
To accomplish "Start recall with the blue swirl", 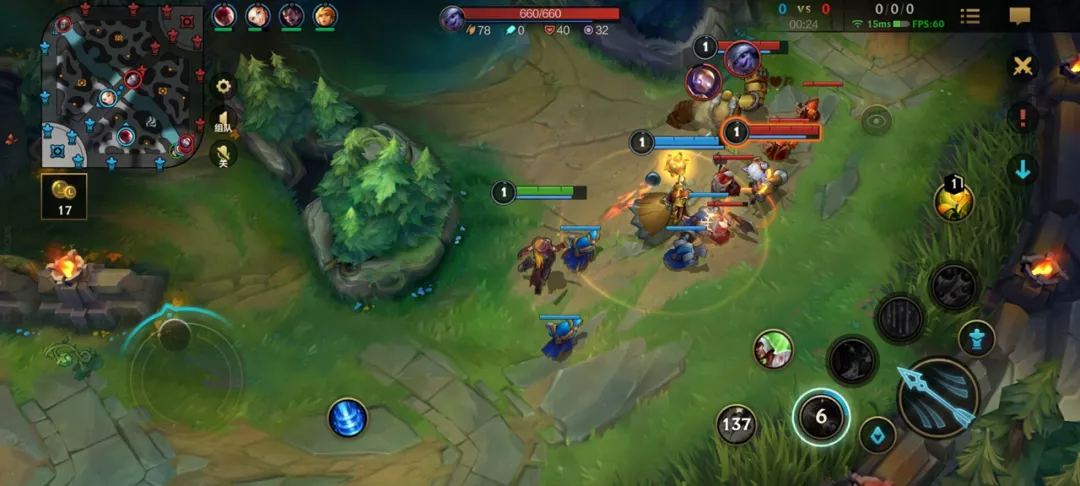I will (x=347, y=417).
